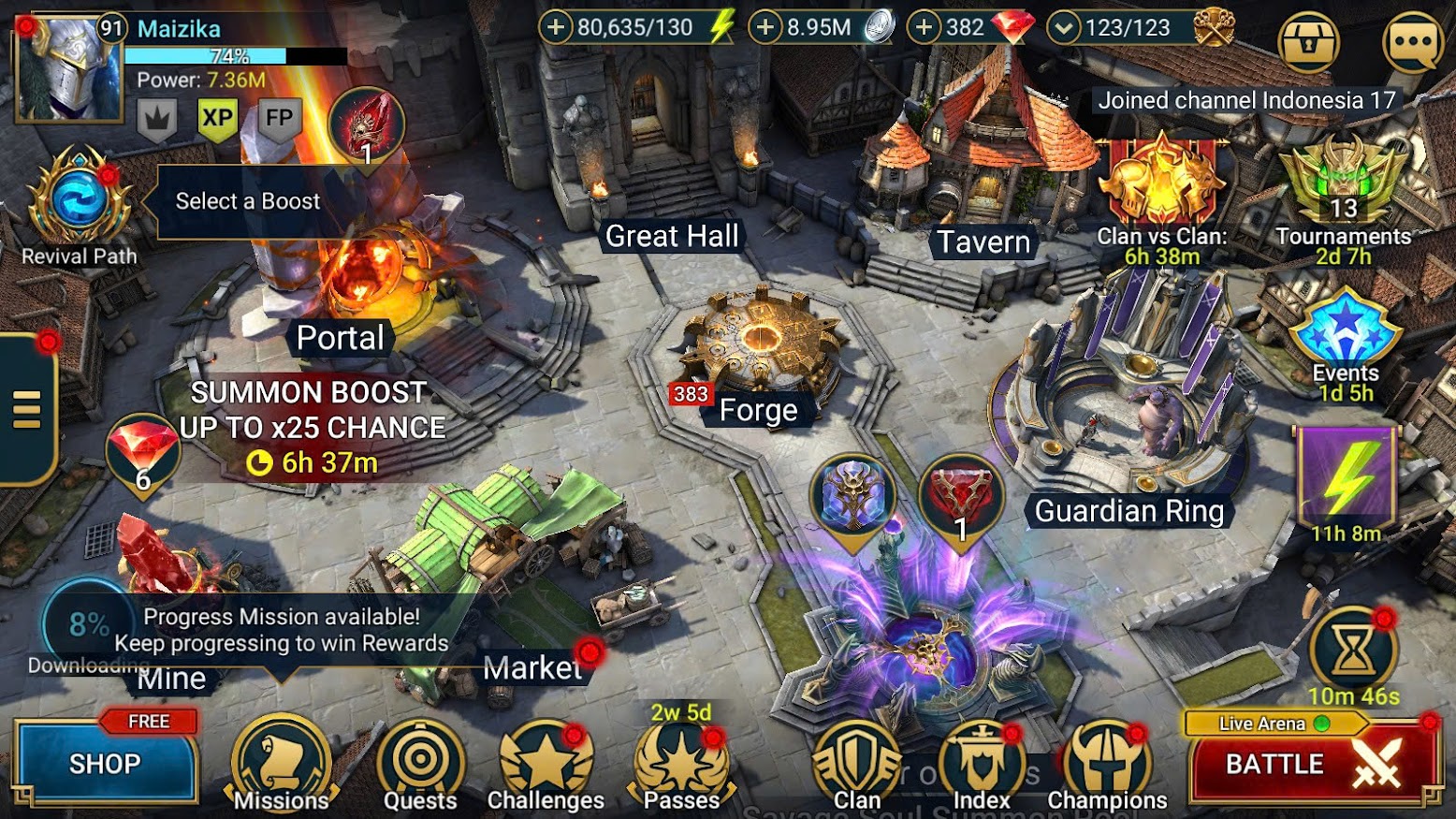
Task: Expand the side menu hamburger tab
Action: [27, 409]
